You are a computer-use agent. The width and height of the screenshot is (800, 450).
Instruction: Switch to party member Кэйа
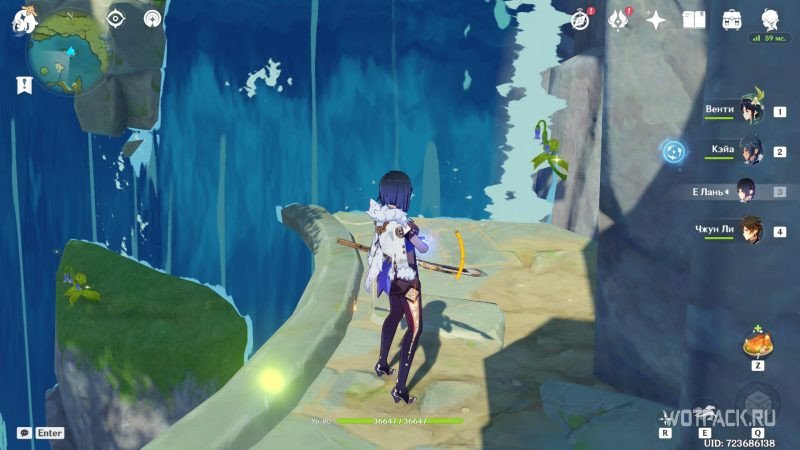[x=749, y=151]
